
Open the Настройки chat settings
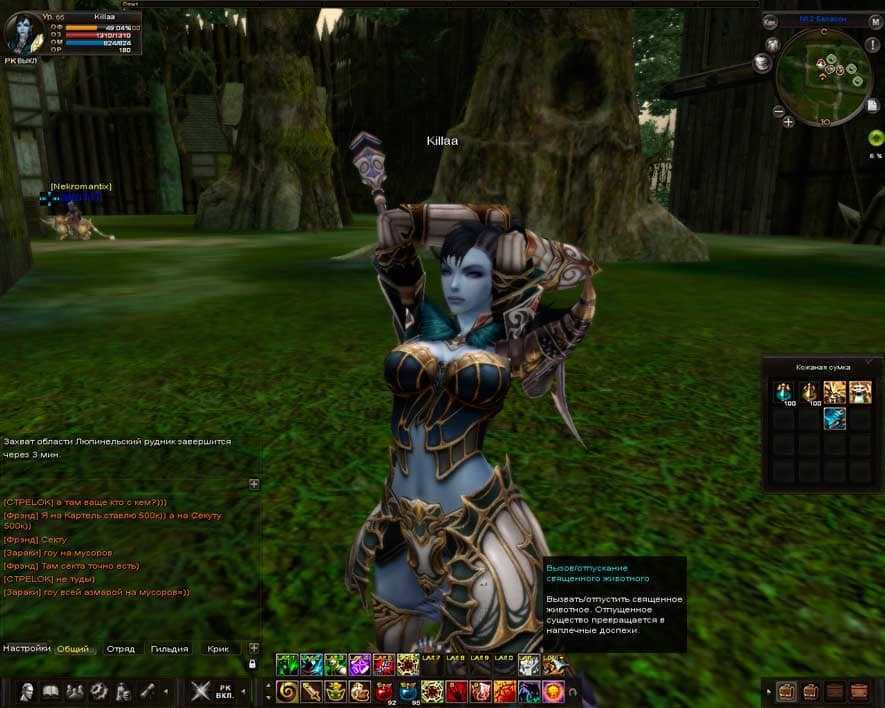point(26,648)
